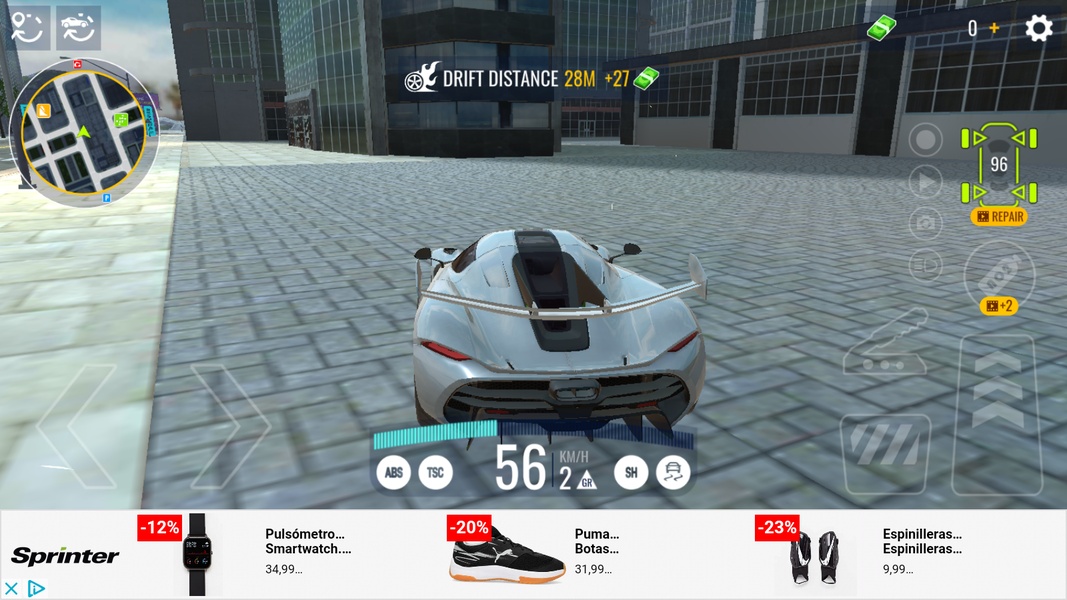Tap the REPAIR video button
This screenshot has width=1067, height=600.
coord(999,216)
